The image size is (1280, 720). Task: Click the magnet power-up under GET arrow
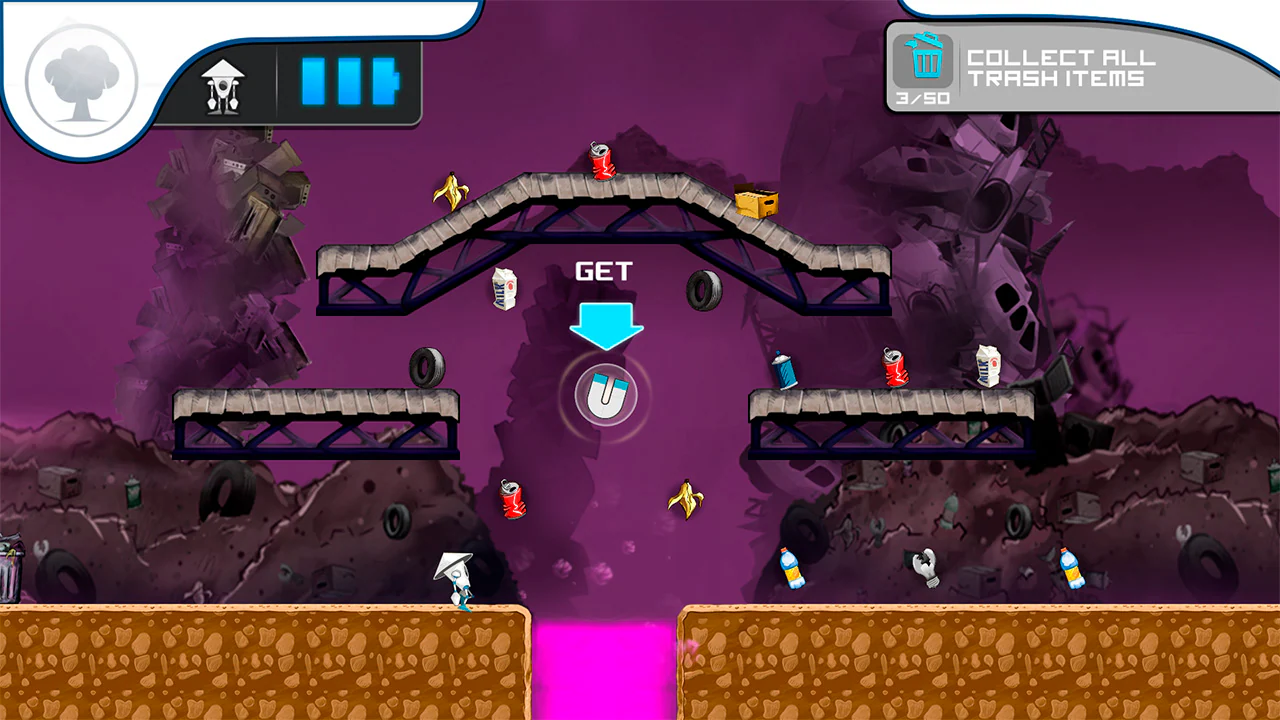tap(604, 394)
